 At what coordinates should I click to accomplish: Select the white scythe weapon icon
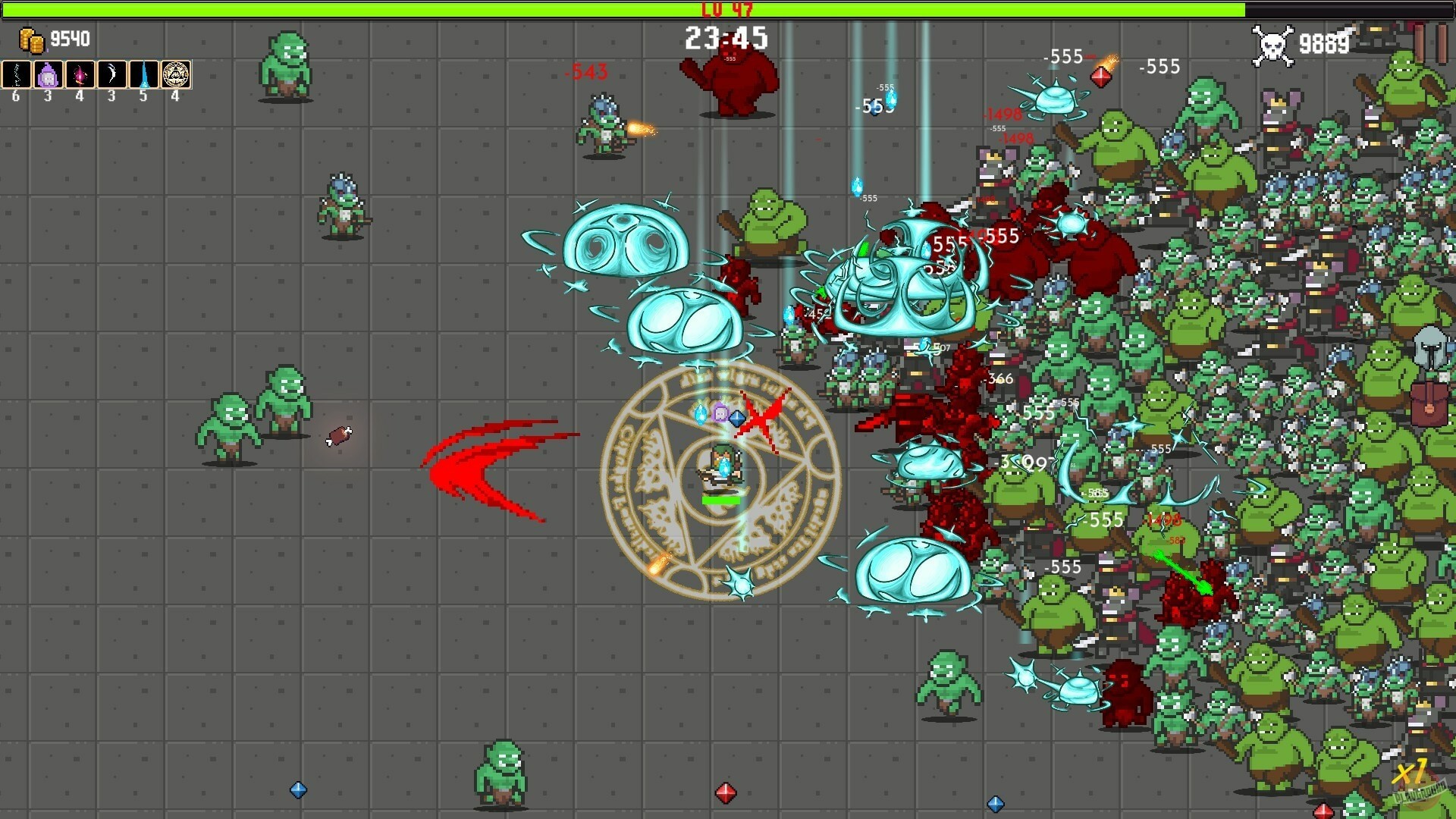pyautogui.click(x=111, y=74)
